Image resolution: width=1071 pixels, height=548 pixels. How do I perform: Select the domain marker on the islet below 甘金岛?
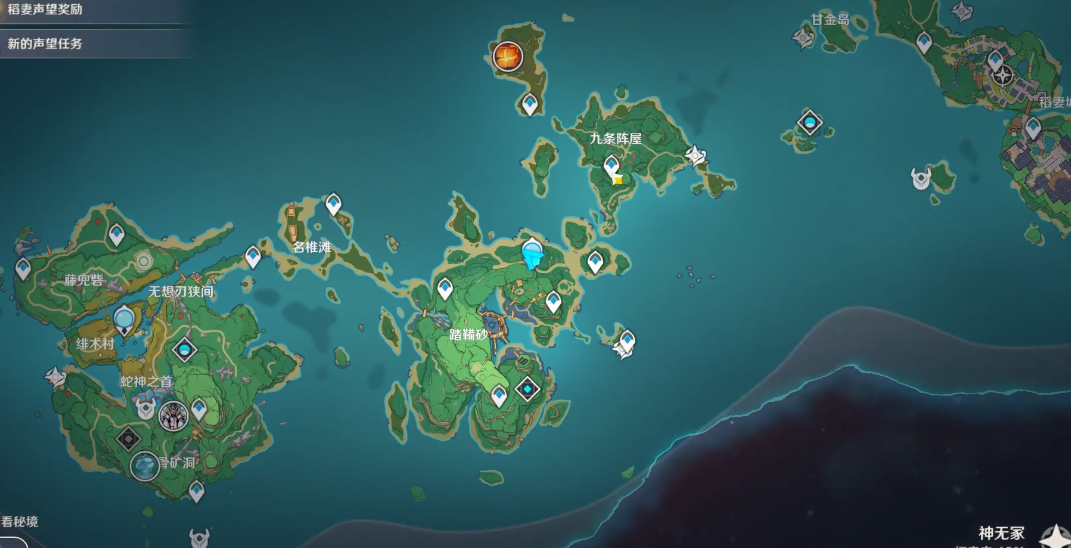(x=809, y=123)
